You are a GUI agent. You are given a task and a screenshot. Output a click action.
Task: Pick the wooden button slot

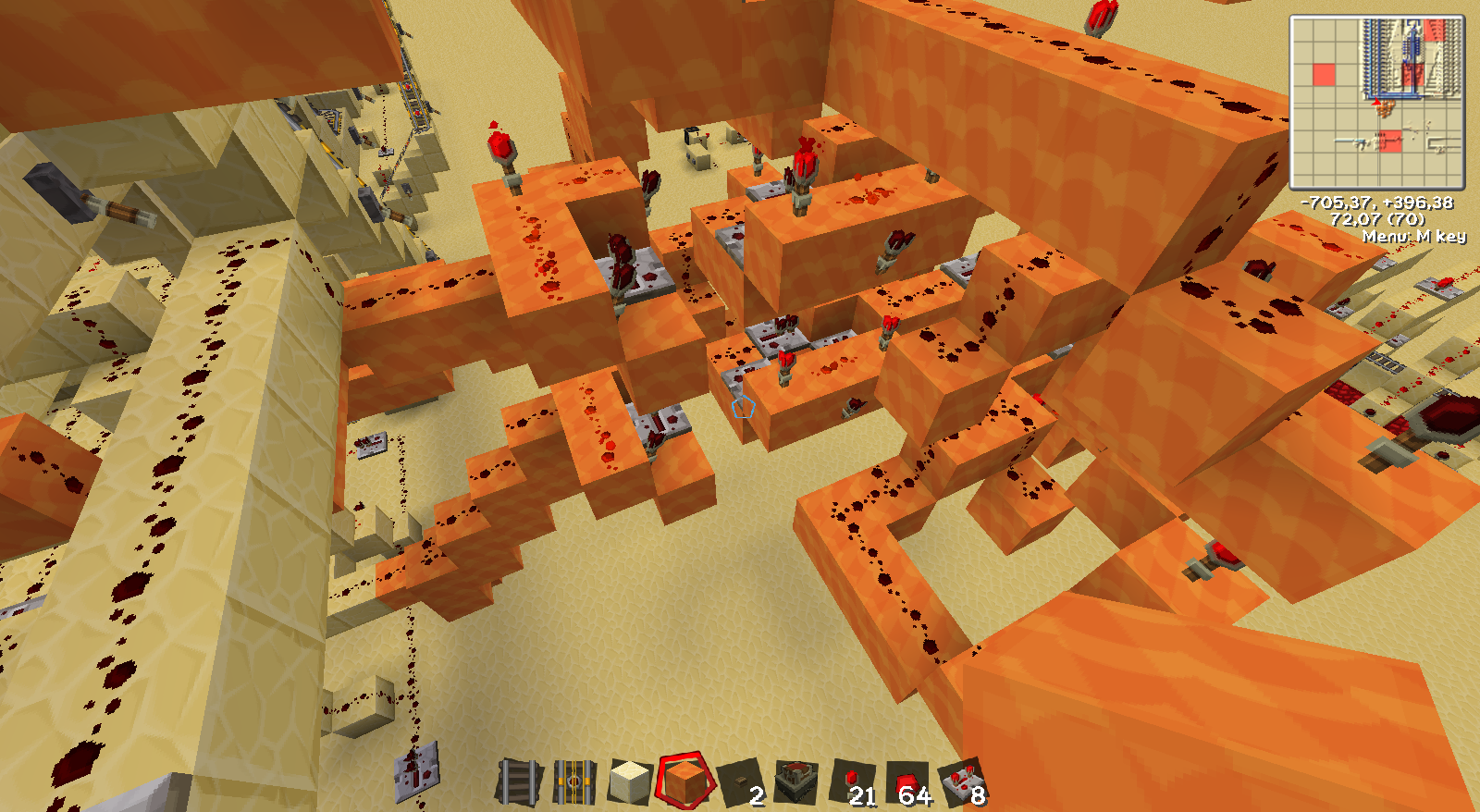click(741, 782)
